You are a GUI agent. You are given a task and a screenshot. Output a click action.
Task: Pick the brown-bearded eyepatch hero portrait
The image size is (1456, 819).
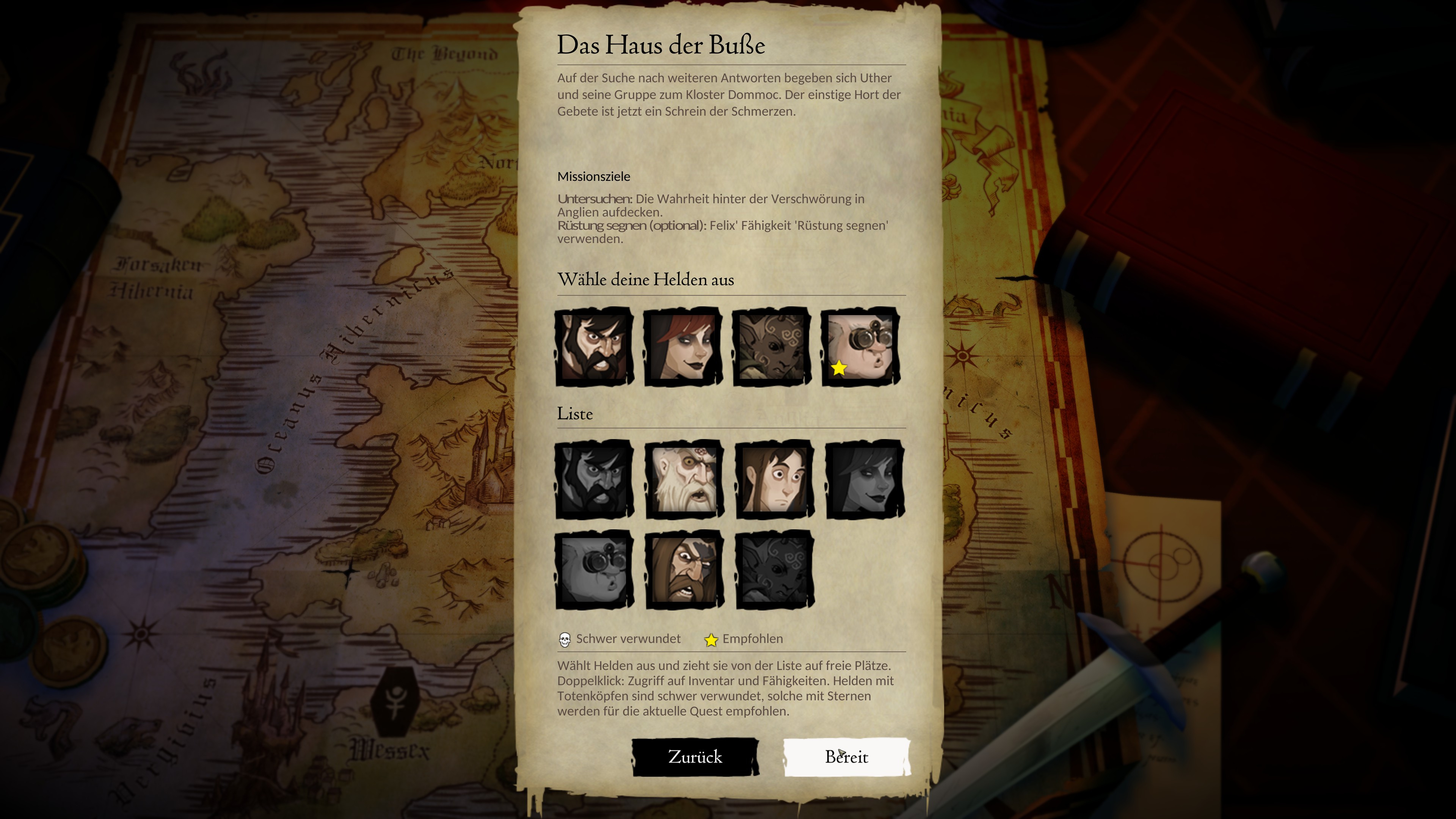pyautogui.click(x=684, y=570)
